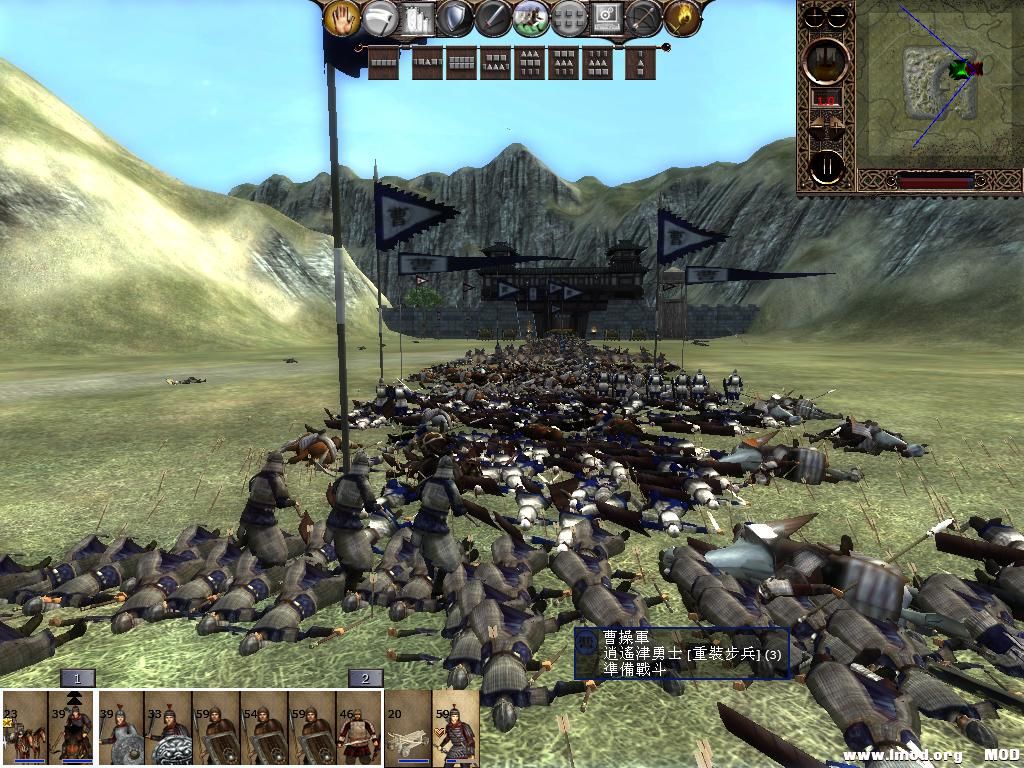Viewport: 1024px width, 768px height.
Task: Choose the single line formation banner
Action: (384, 63)
